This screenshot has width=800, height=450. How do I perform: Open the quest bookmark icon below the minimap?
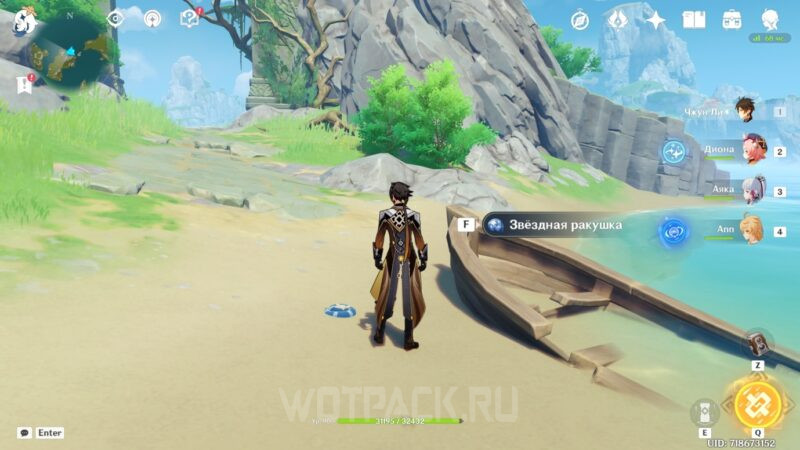tap(24, 86)
